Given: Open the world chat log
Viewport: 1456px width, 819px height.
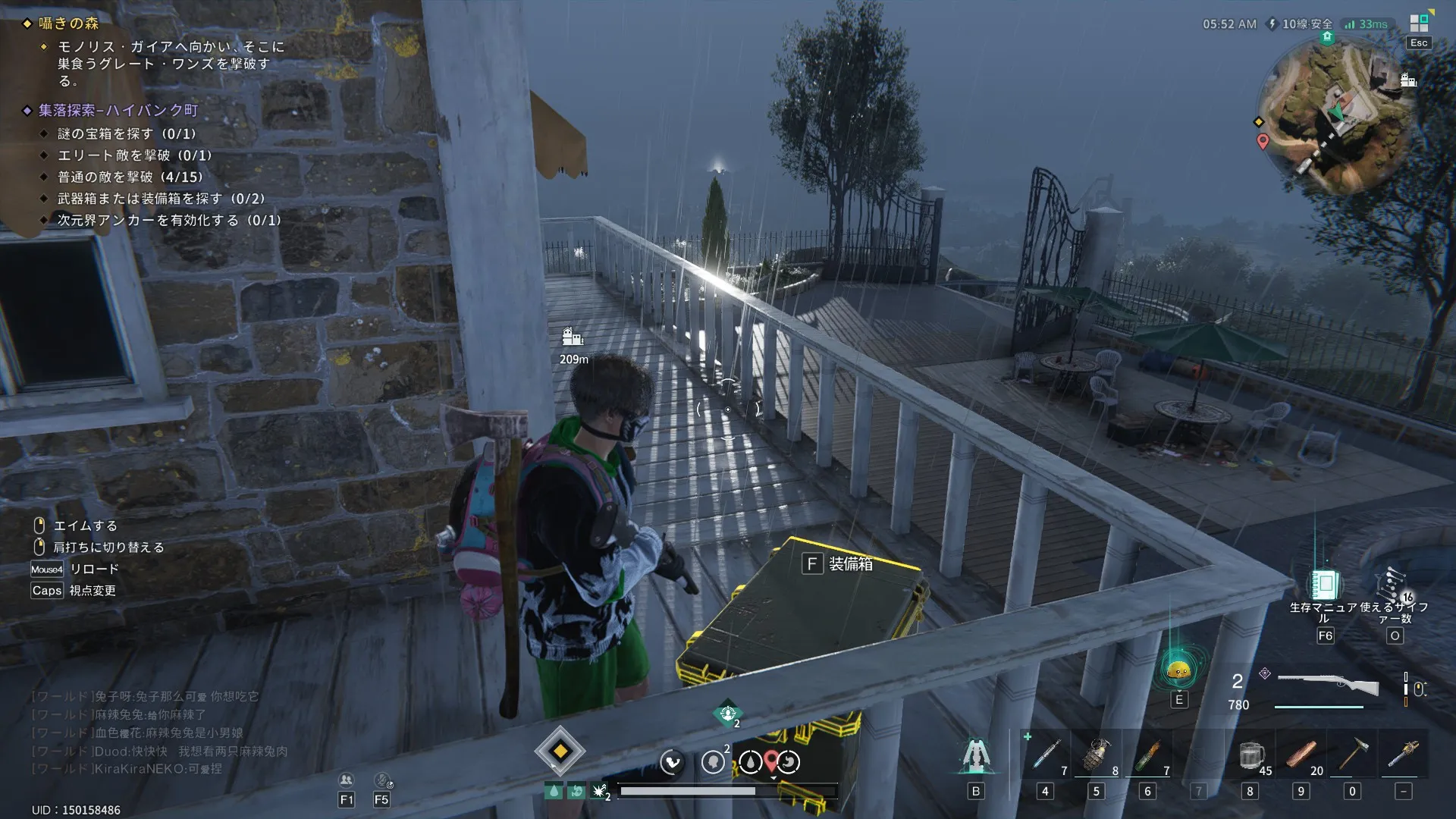Looking at the screenshot, I should (159, 733).
